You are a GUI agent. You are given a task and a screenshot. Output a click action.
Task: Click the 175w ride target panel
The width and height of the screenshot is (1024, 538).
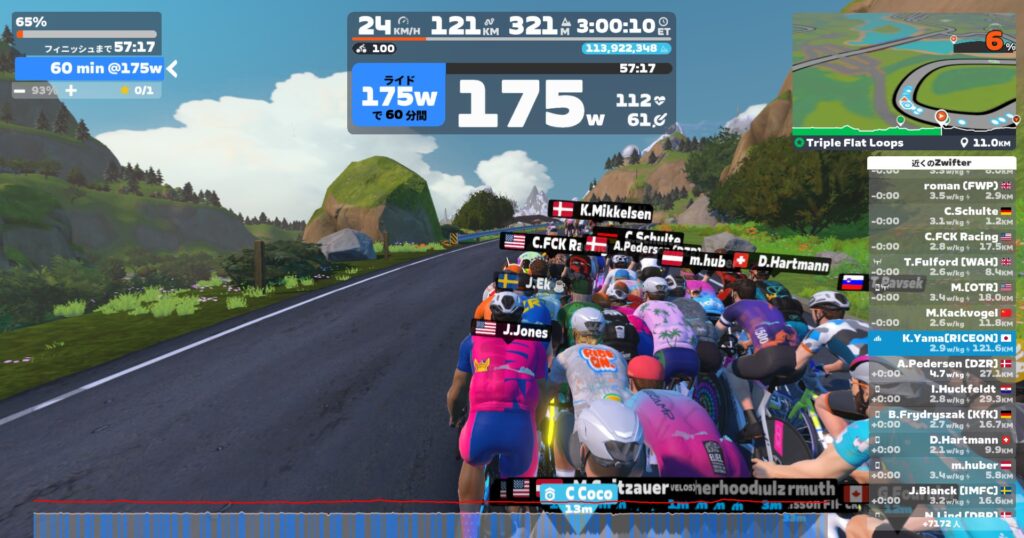(398, 97)
